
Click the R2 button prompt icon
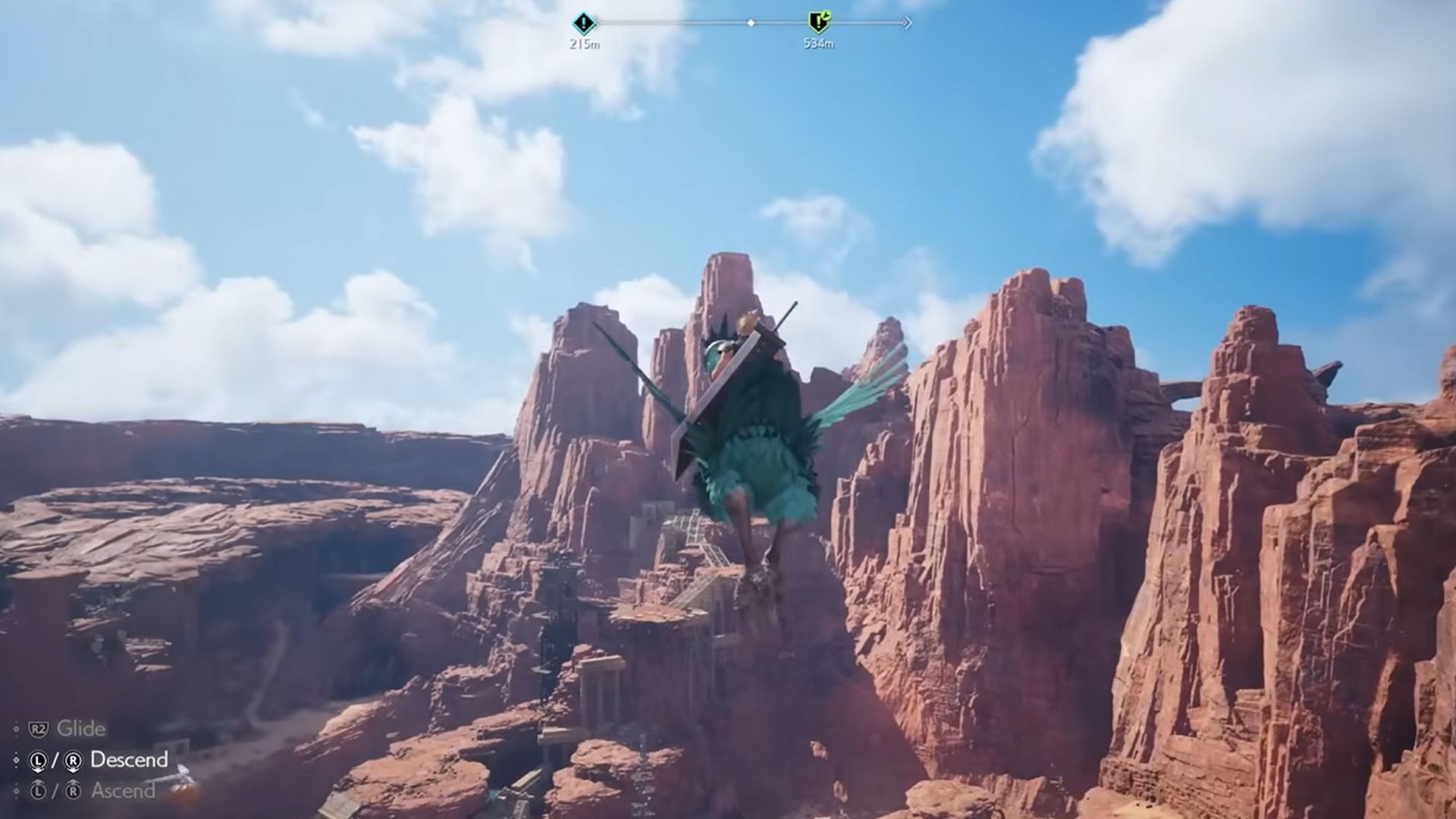click(38, 729)
